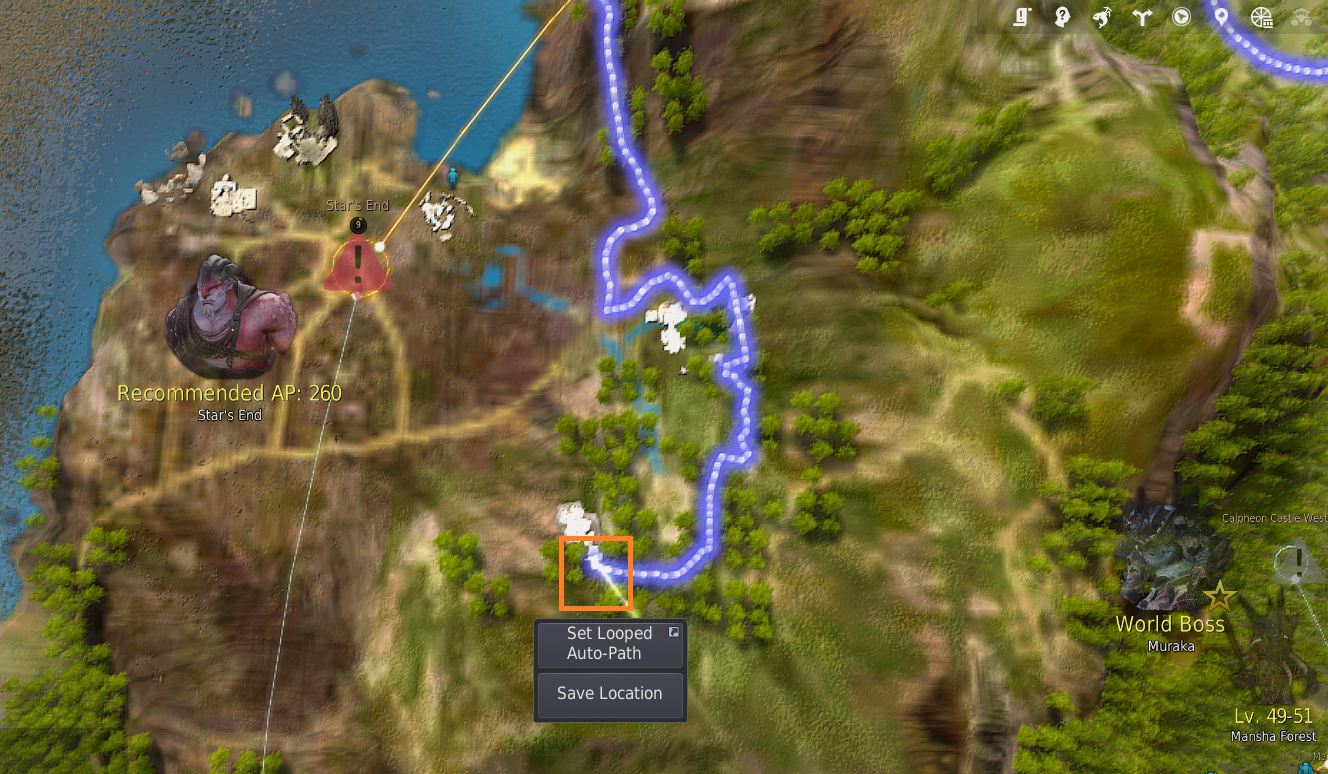Open the wheel with calendar icon
The image size is (1328, 774).
pos(1261,17)
